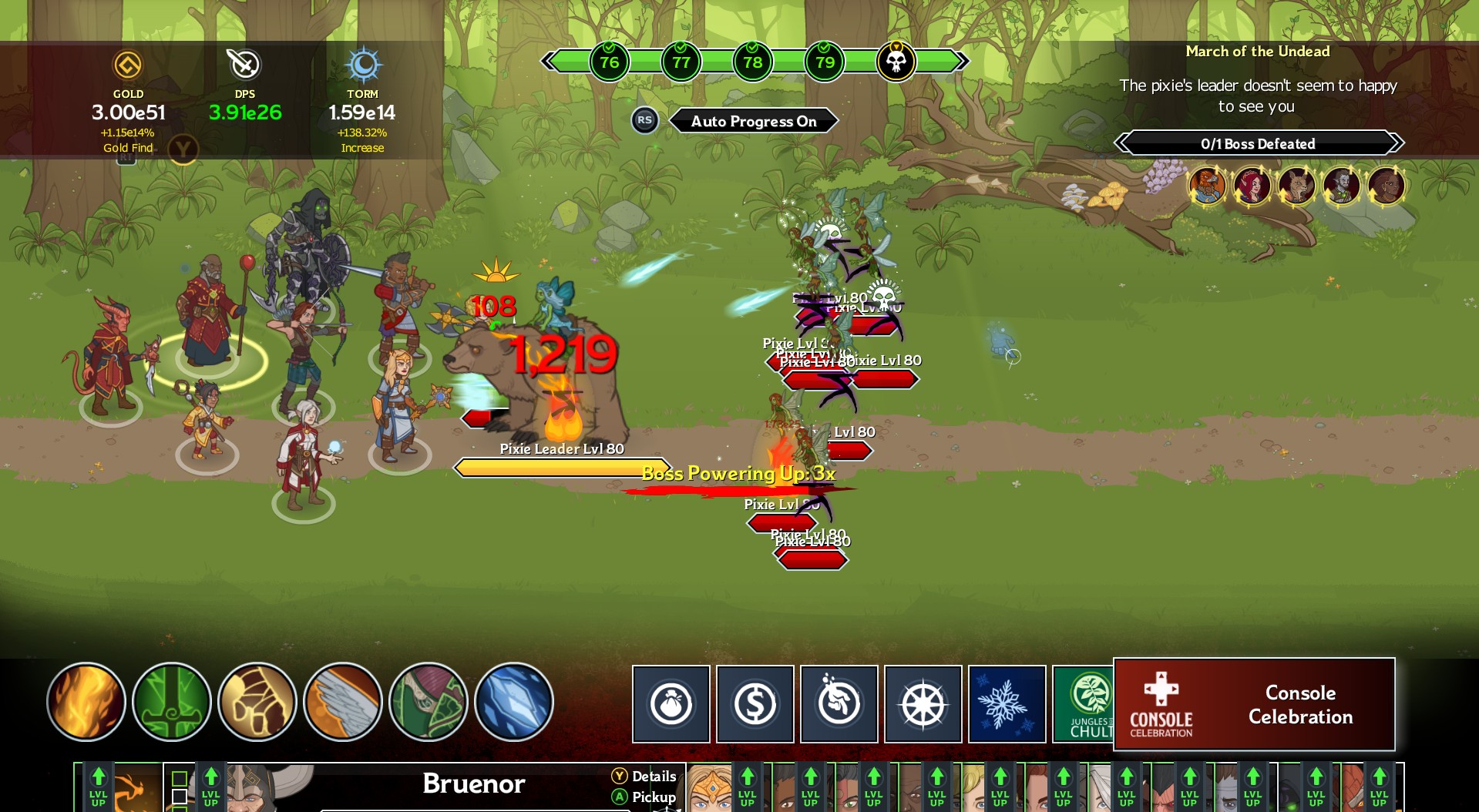Select the compass wheel icon

coord(923,703)
